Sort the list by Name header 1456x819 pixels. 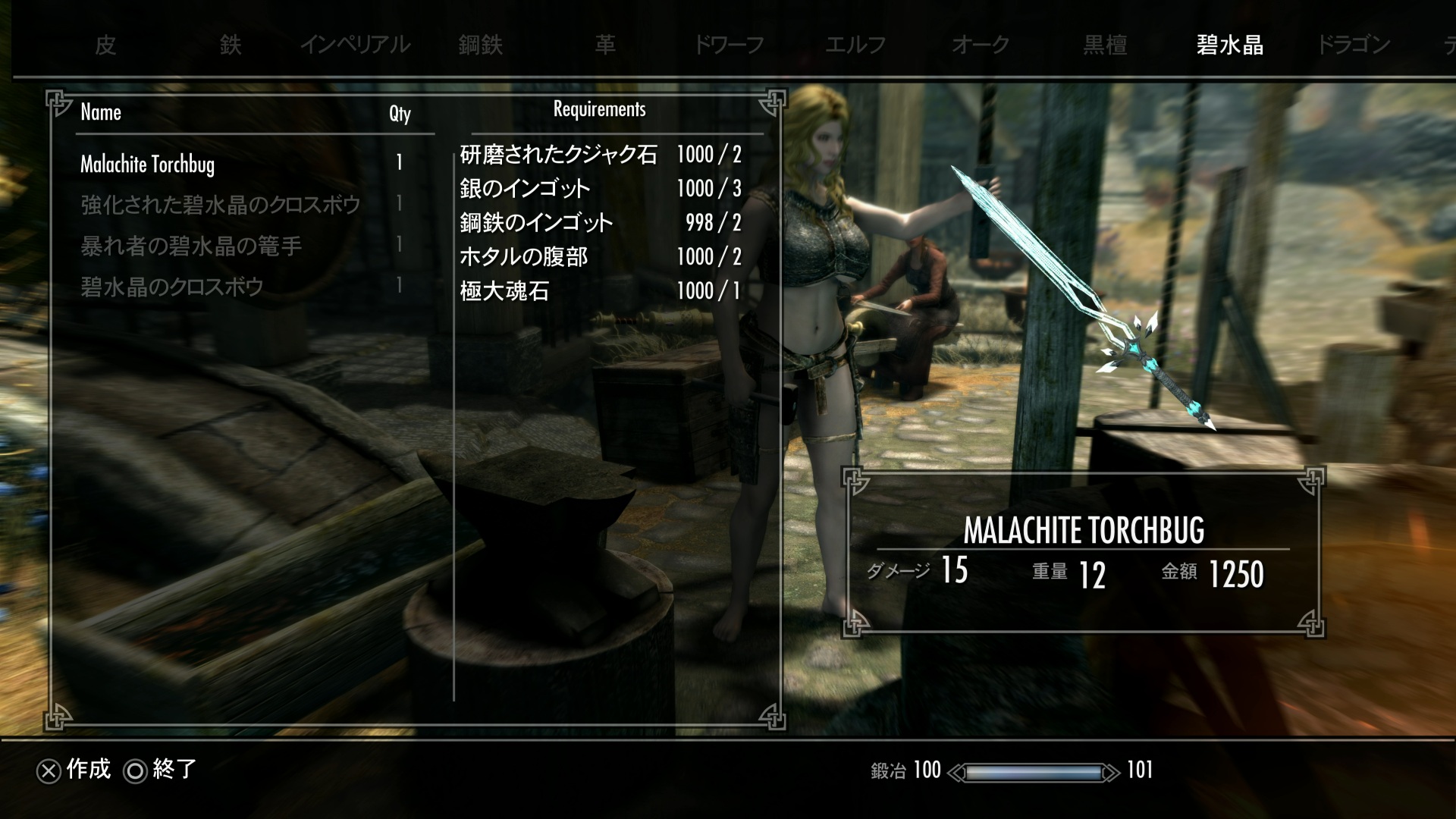pos(101,112)
